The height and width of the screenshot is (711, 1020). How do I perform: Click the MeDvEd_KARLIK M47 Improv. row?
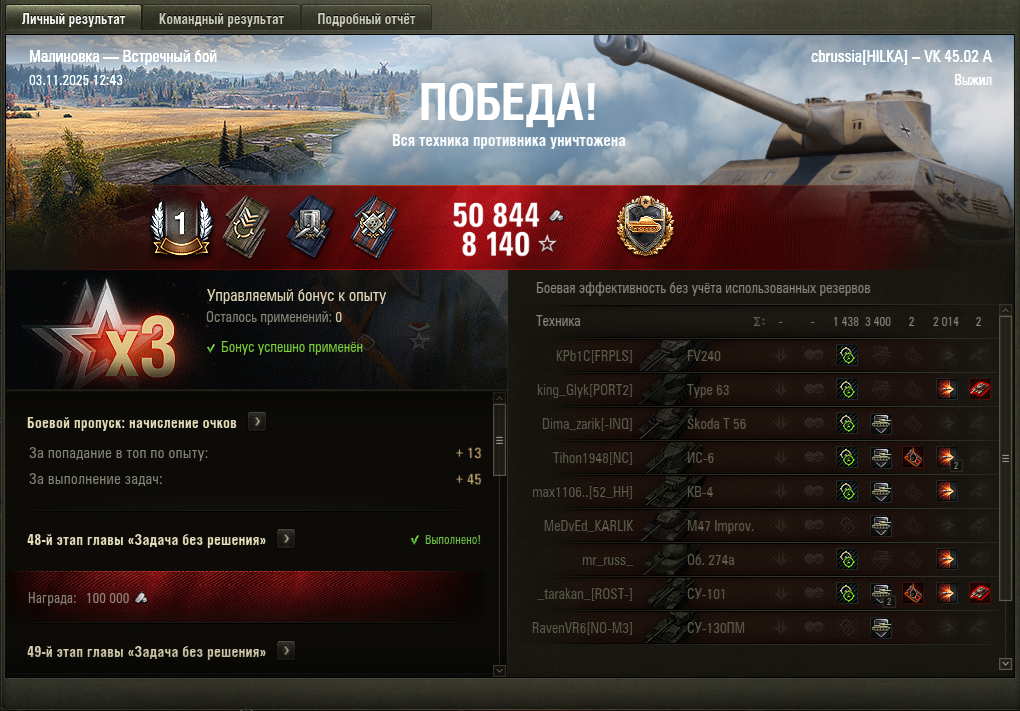coord(700,525)
